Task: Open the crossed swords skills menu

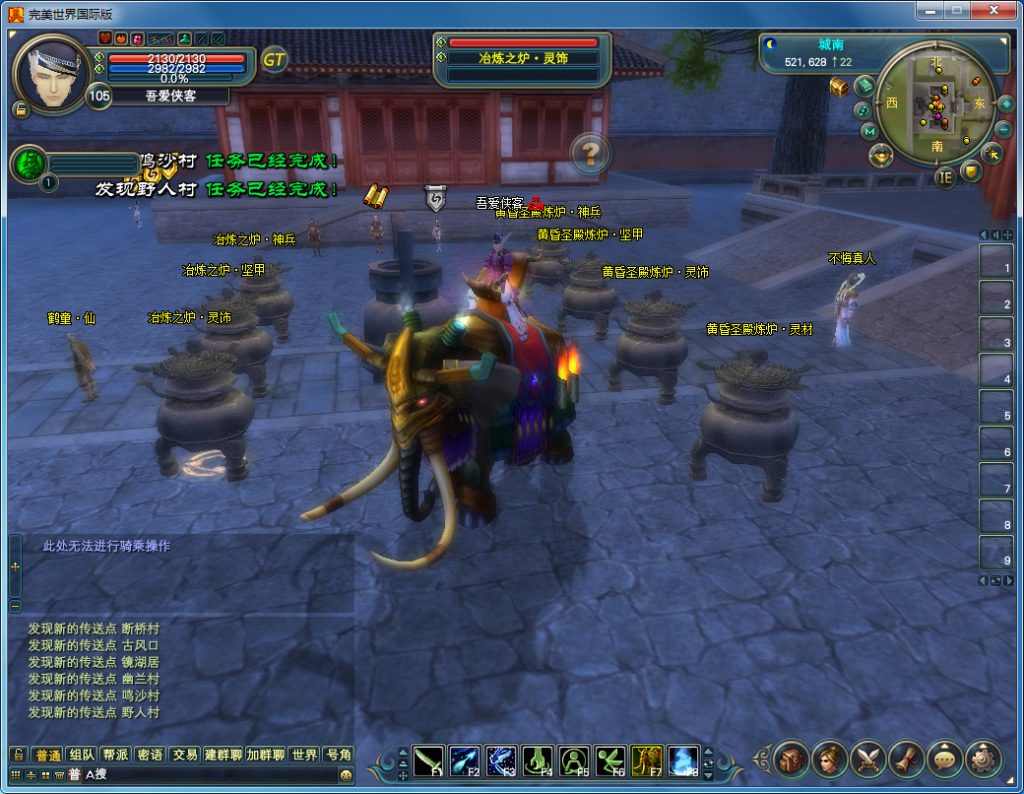Action: [x=867, y=760]
